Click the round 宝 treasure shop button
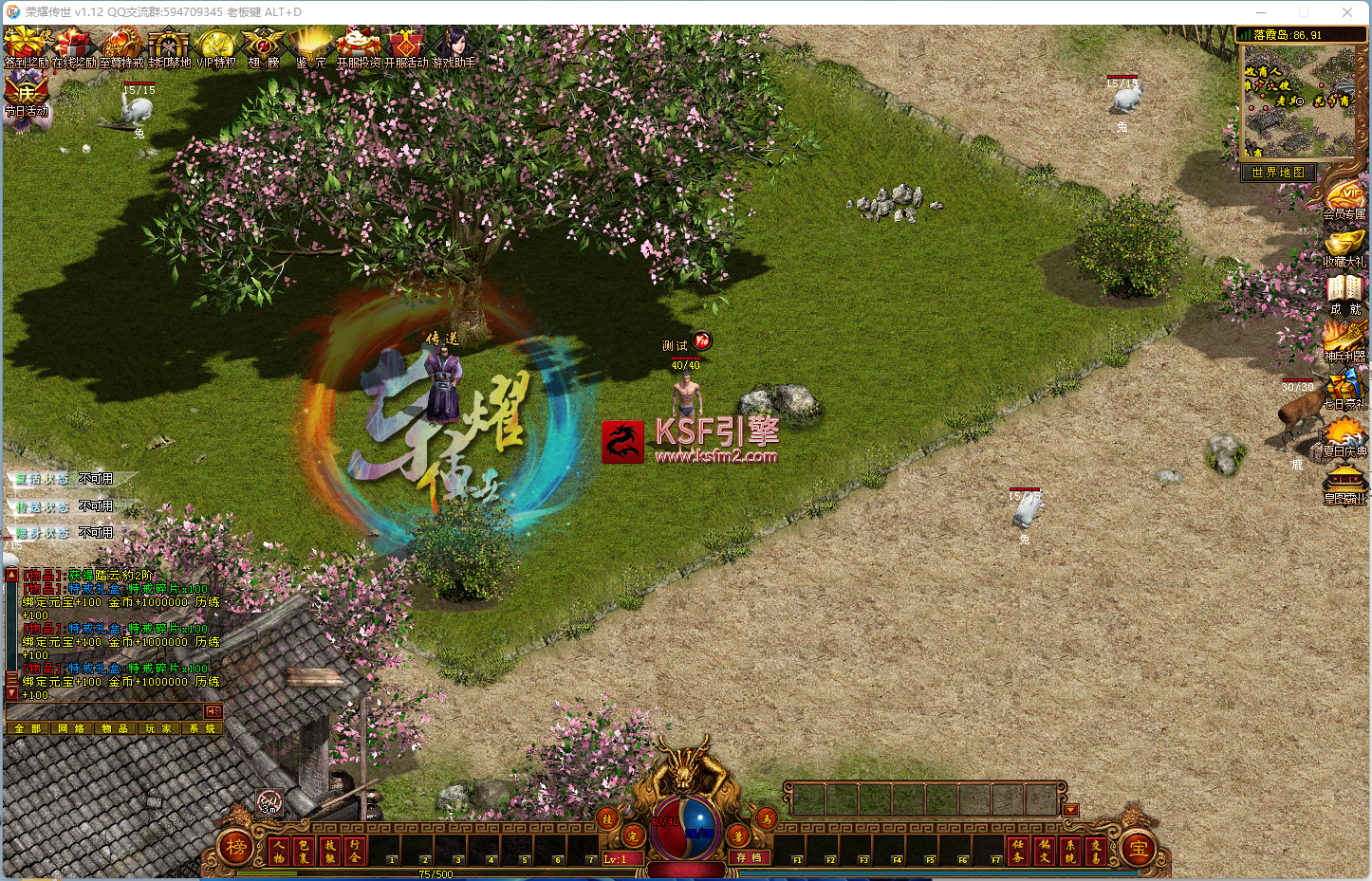 pos(1138,849)
